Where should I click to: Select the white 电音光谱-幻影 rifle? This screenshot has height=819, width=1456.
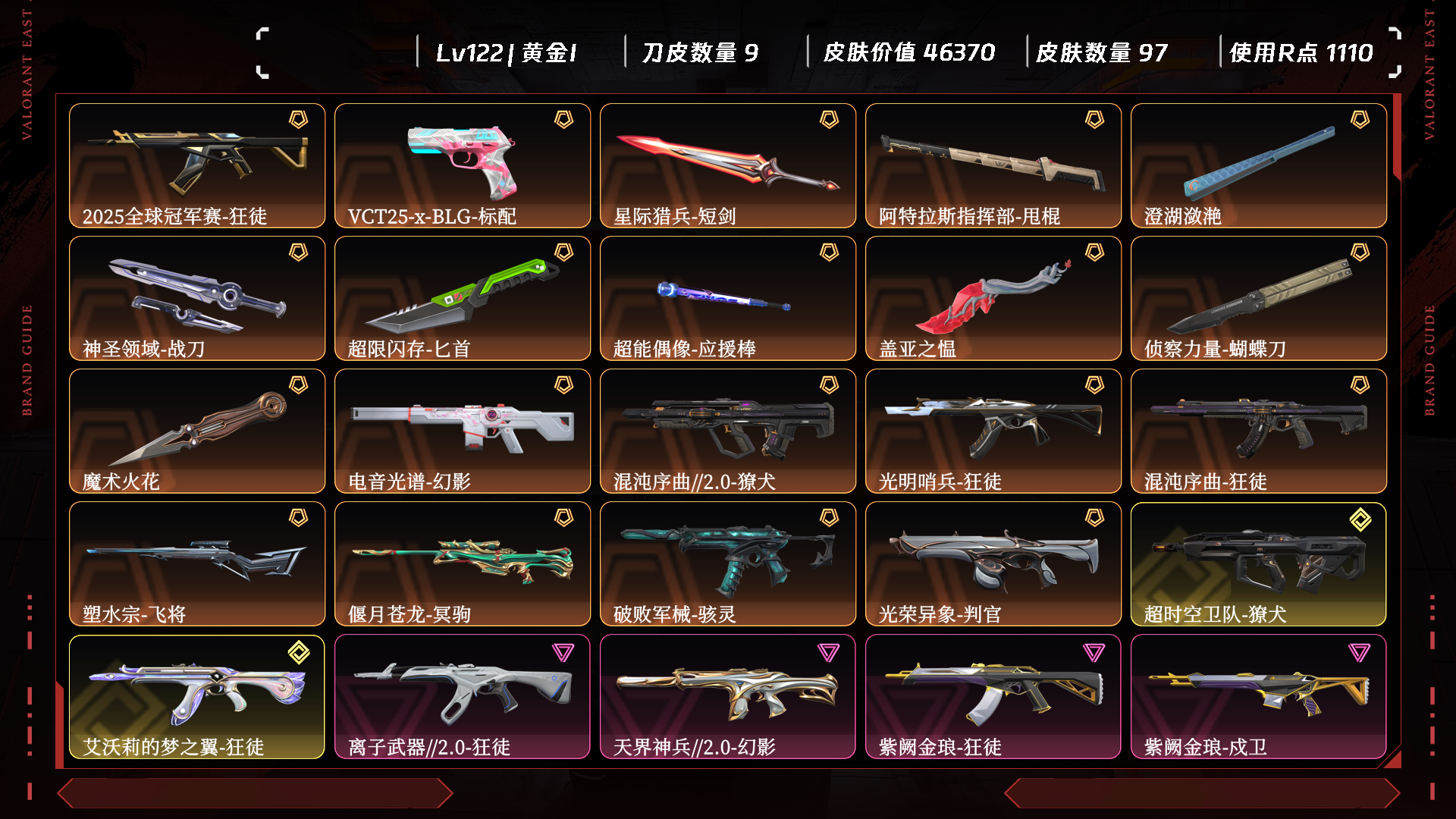(x=463, y=431)
